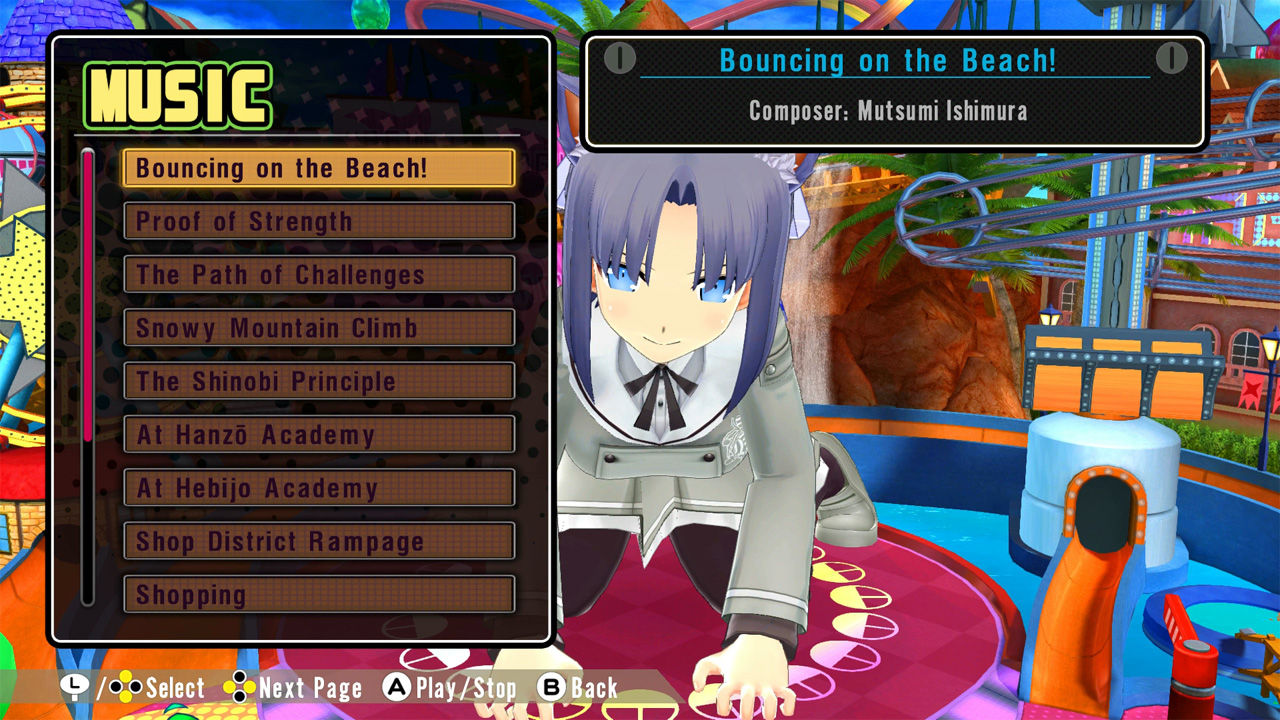Open The Path of Challenges track entry

pos(318,275)
